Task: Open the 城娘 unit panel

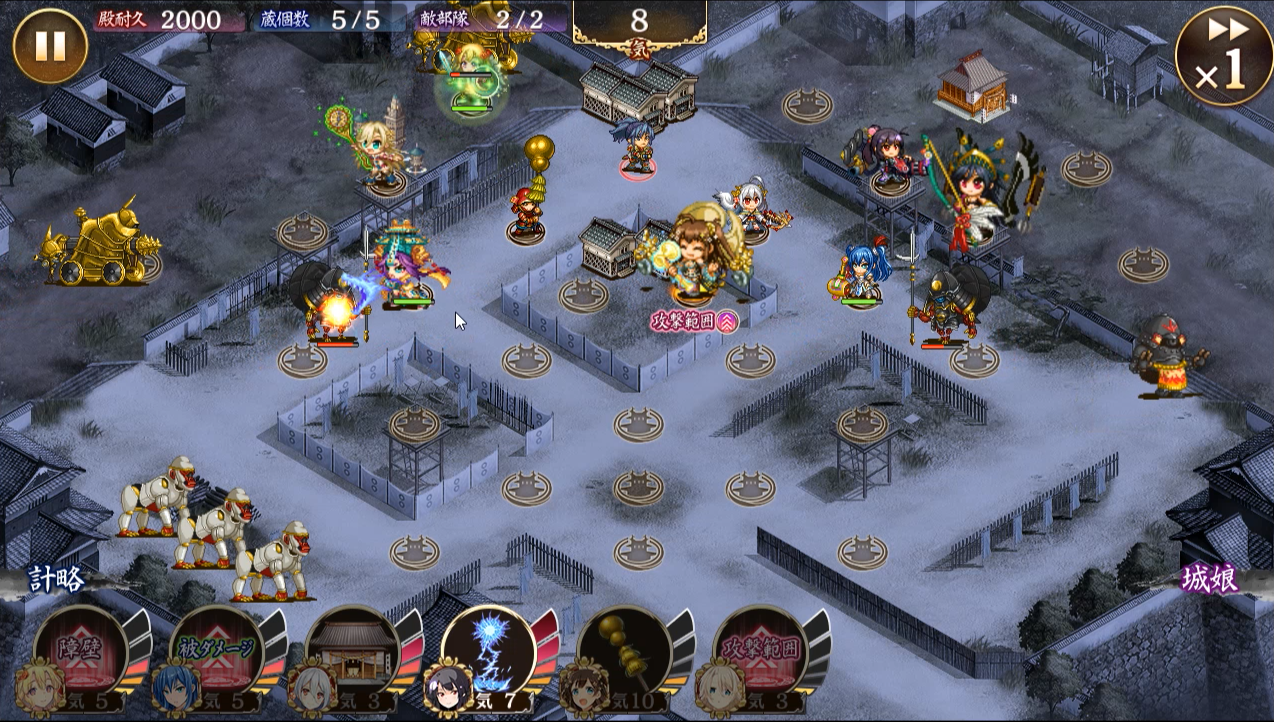Action: click(x=1210, y=579)
